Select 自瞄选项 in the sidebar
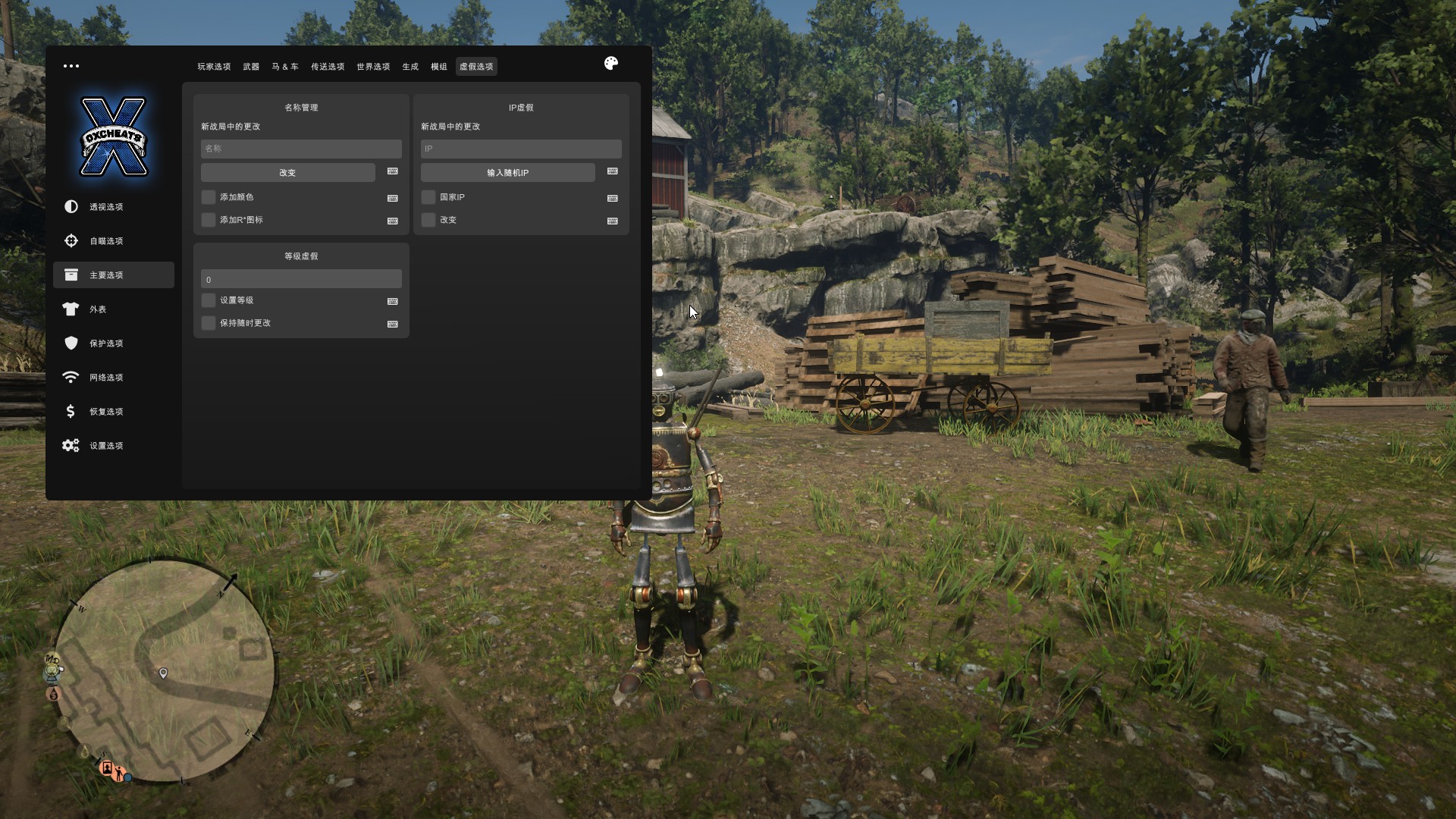This screenshot has height=819, width=1456. tap(106, 241)
